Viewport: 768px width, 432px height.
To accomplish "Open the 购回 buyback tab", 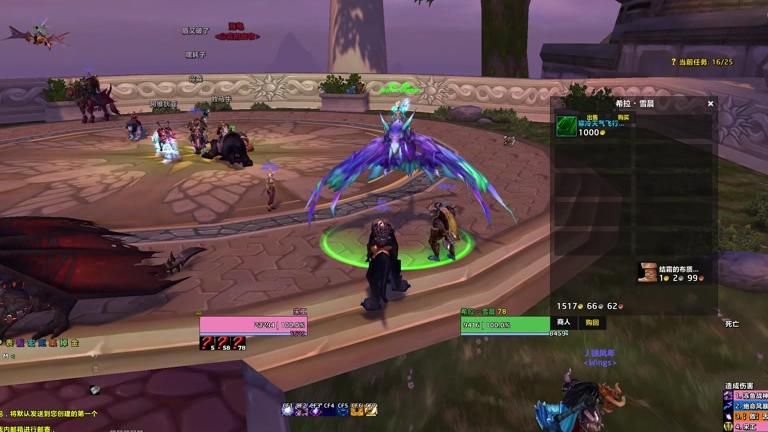I will click(x=593, y=322).
